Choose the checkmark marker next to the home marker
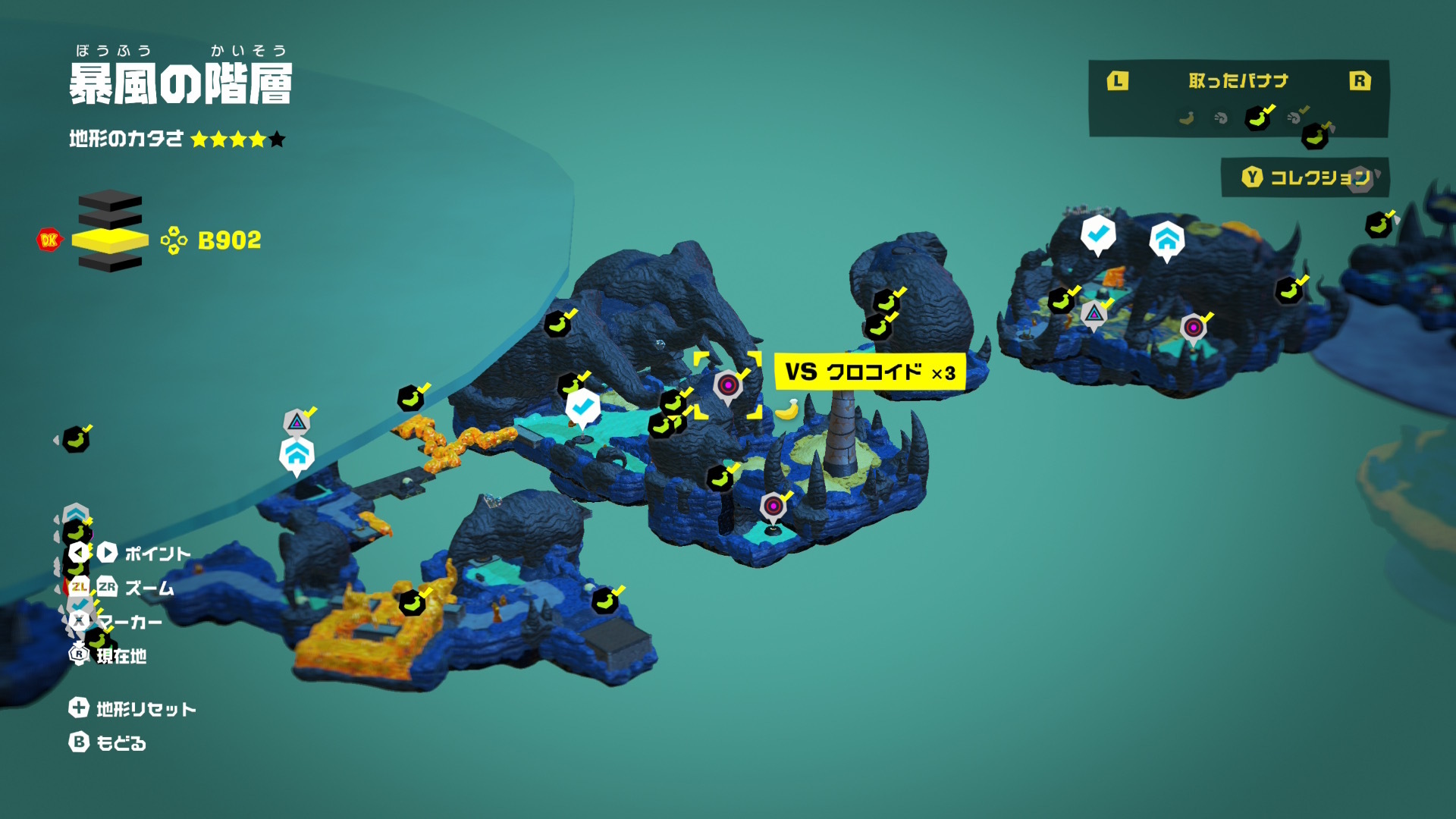 (x=1097, y=234)
